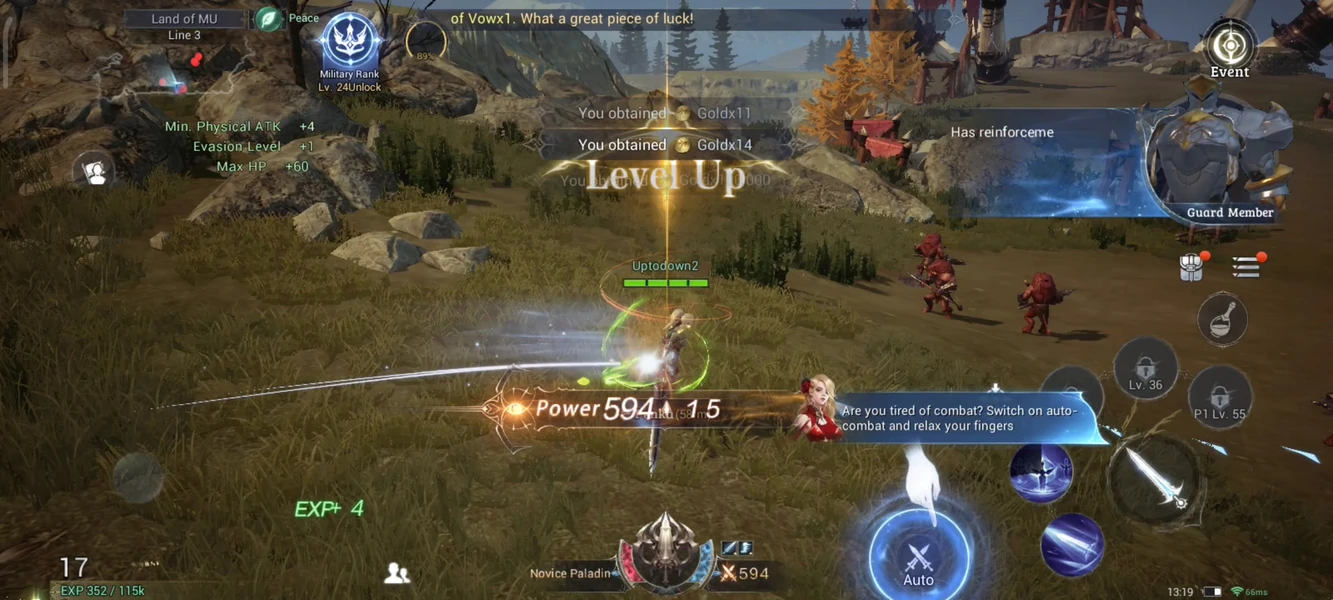
Task: Open the friends icon near the EXP bar
Action: pos(397,573)
